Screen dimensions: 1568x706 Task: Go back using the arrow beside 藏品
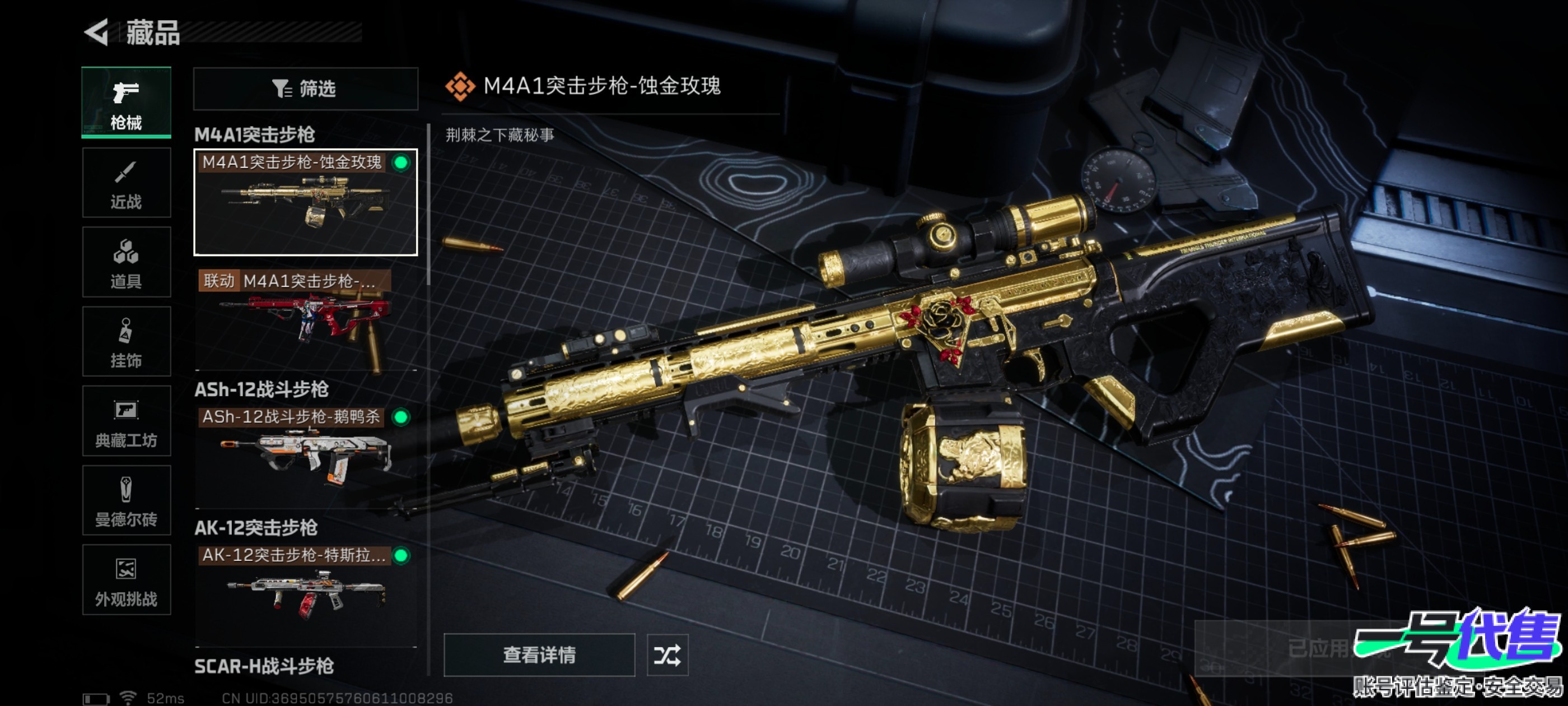click(97, 32)
